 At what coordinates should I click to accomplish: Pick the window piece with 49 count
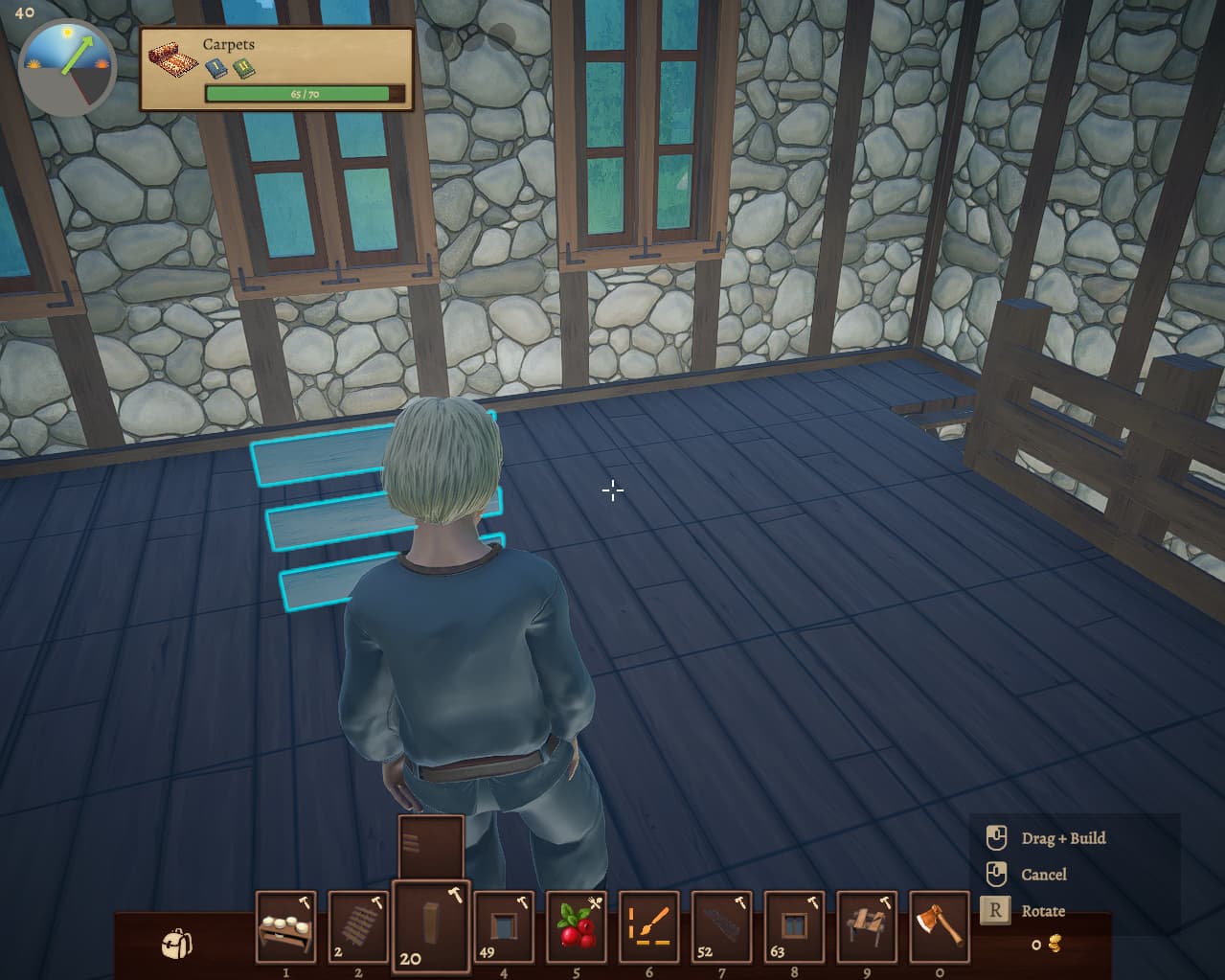pos(504,926)
